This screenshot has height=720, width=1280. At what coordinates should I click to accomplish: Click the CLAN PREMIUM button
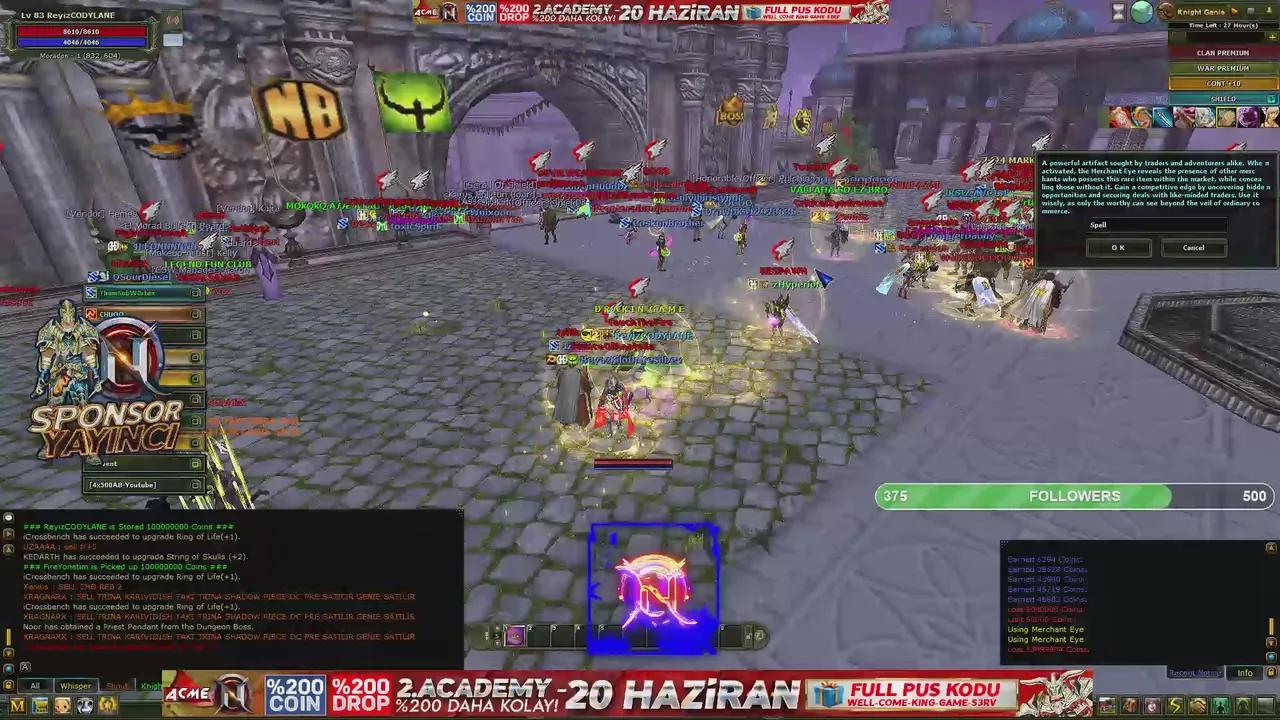click(x=1222, y=52)
